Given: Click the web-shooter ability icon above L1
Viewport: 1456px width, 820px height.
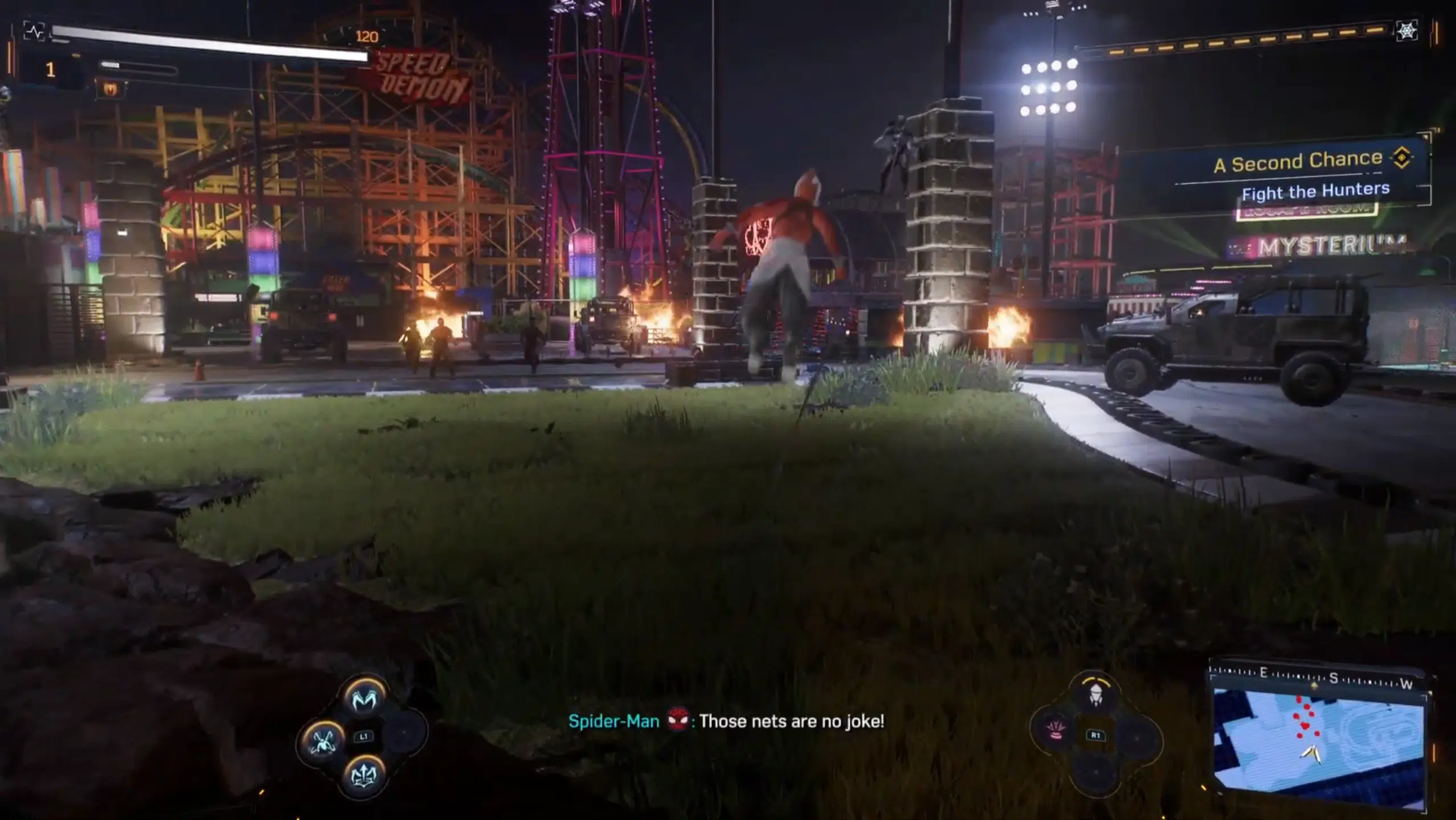Looking at the screenshot, I should click(x=364, y=698).
